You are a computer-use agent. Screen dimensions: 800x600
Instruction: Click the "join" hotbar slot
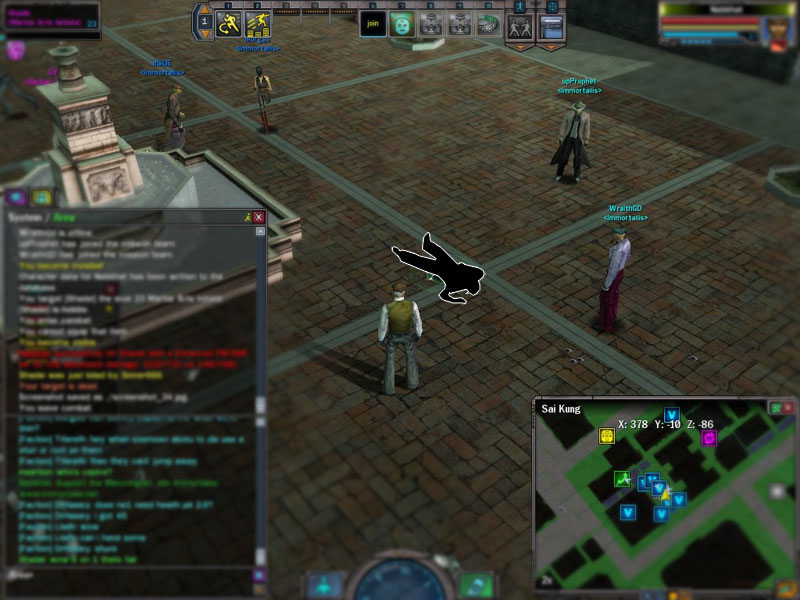pos(373,23)
